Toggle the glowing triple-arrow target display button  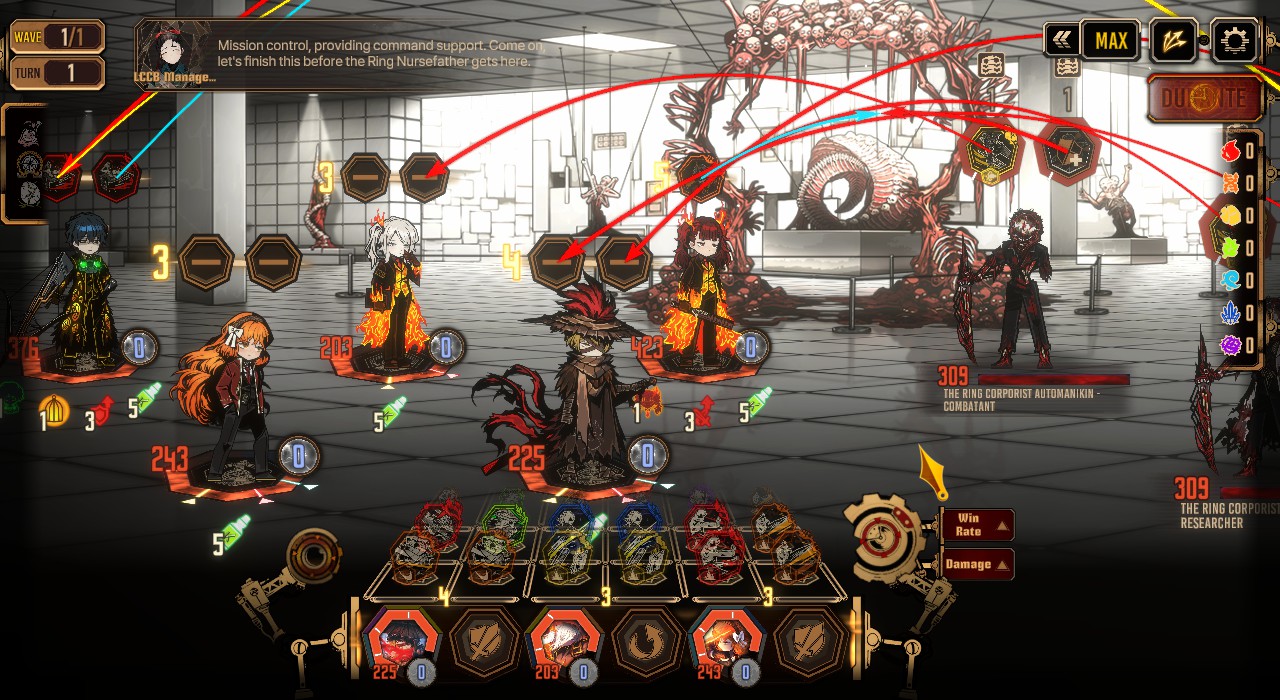click(x=1174, y=41)
